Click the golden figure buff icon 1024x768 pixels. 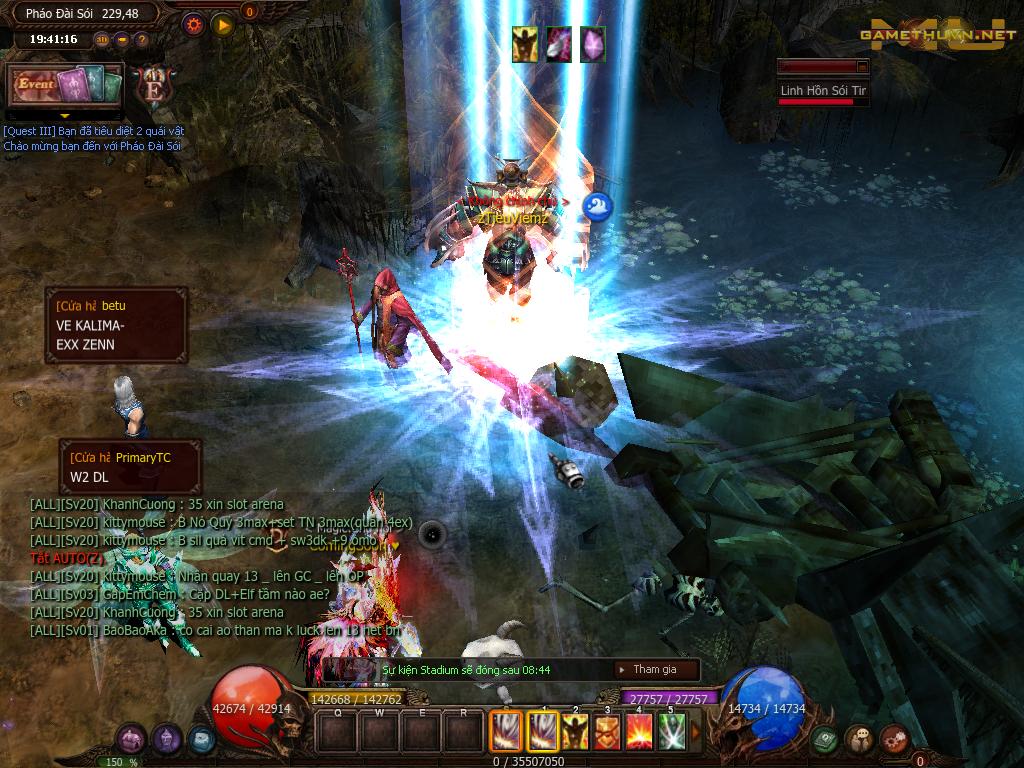[525, 44]
